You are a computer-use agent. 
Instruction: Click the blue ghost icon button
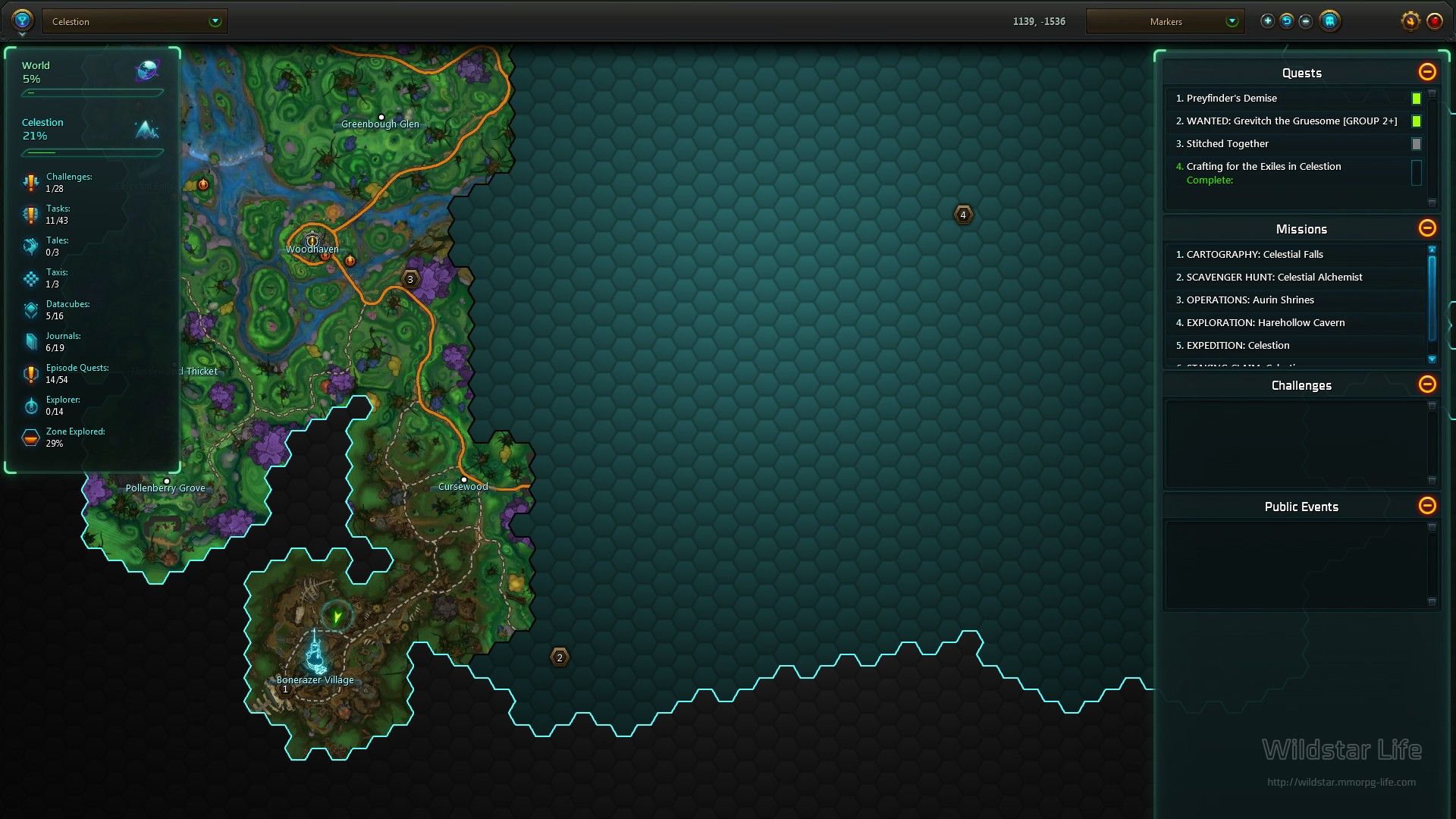(x=1329, y=21)
